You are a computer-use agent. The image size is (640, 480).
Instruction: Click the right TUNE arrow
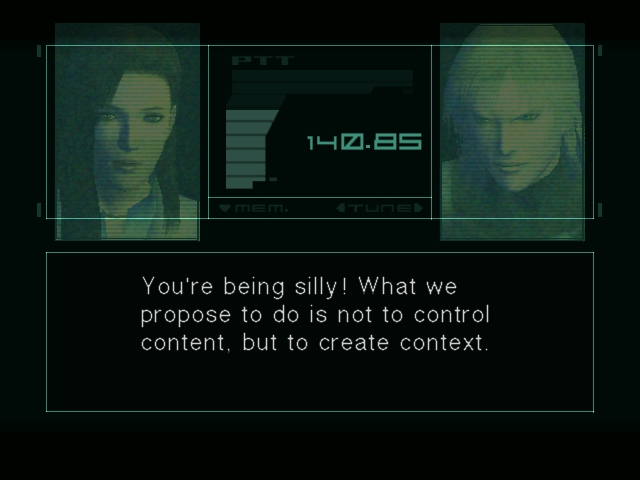(x=418, y=208)
